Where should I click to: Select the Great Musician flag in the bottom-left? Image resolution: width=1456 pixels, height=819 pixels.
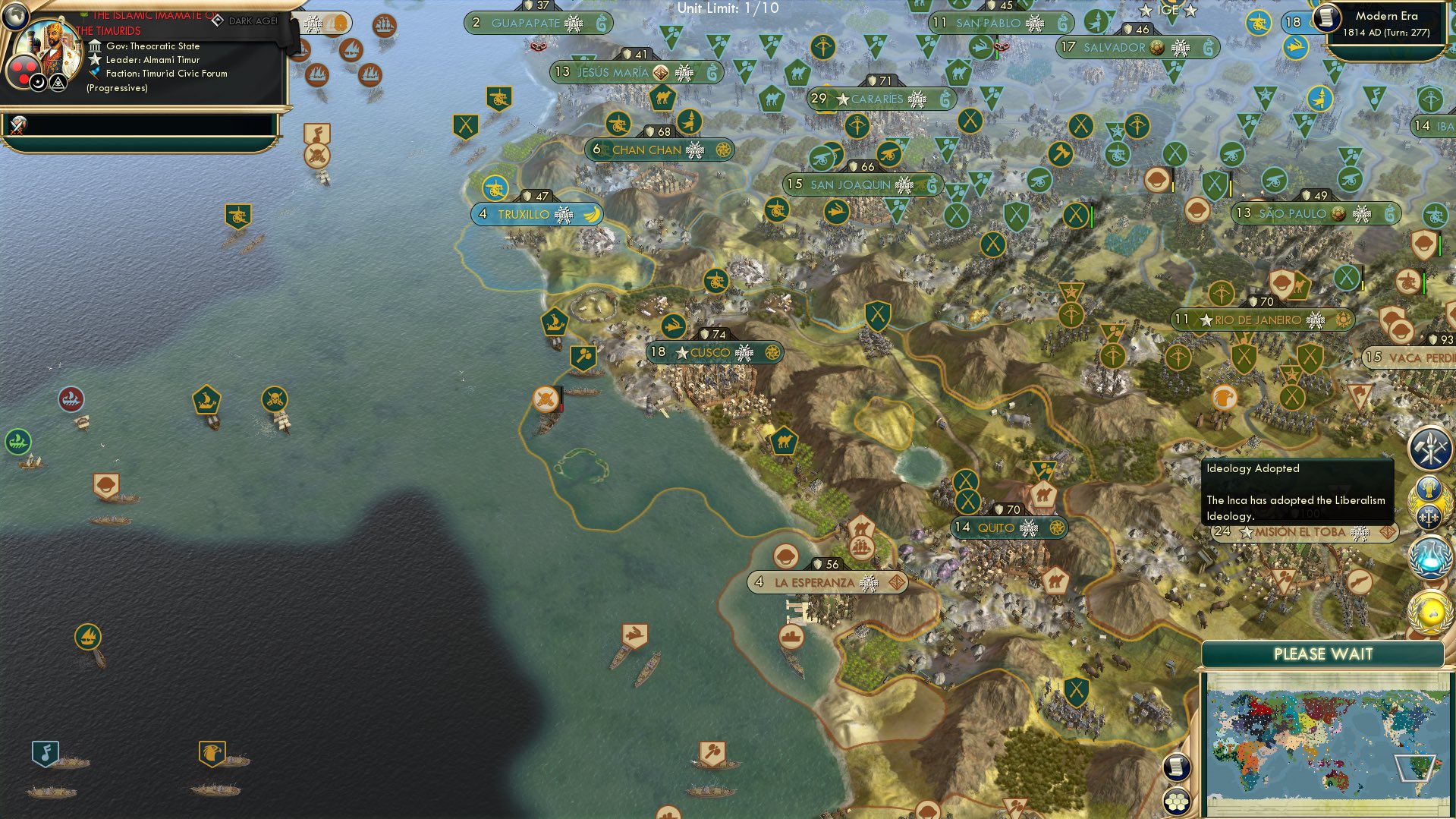(x=46, y=754)
